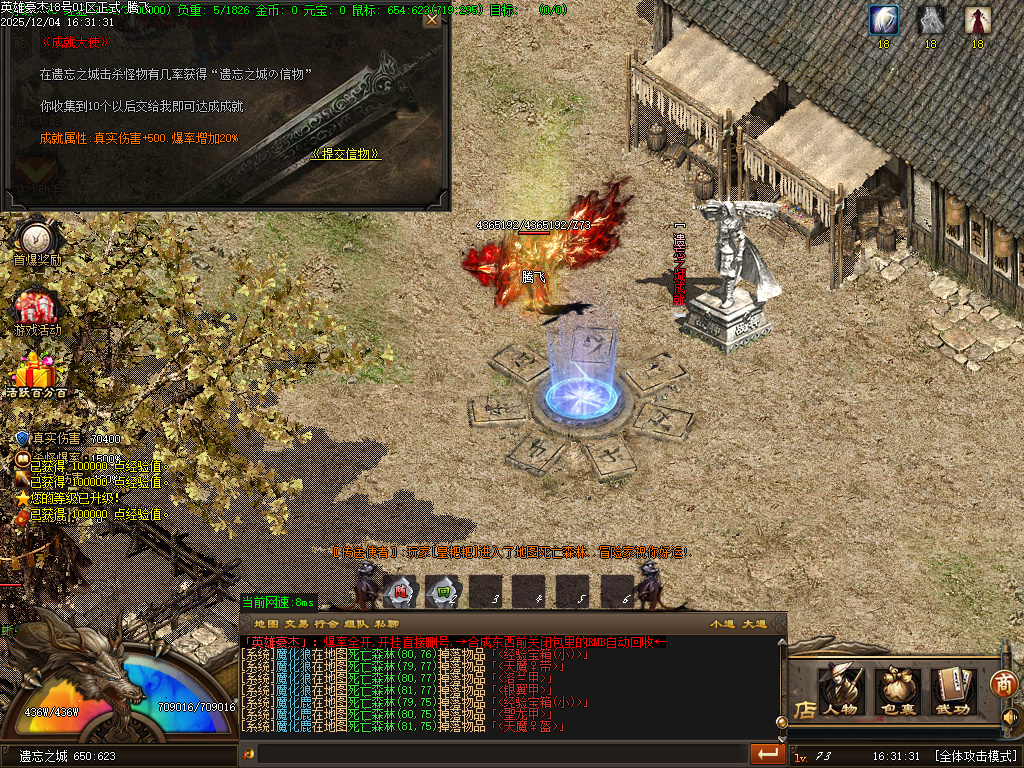Image resolution: width=1024 pixels, height=768 pixels.
Task: Focus the chat text input field
Action: (x=500, y=753)
